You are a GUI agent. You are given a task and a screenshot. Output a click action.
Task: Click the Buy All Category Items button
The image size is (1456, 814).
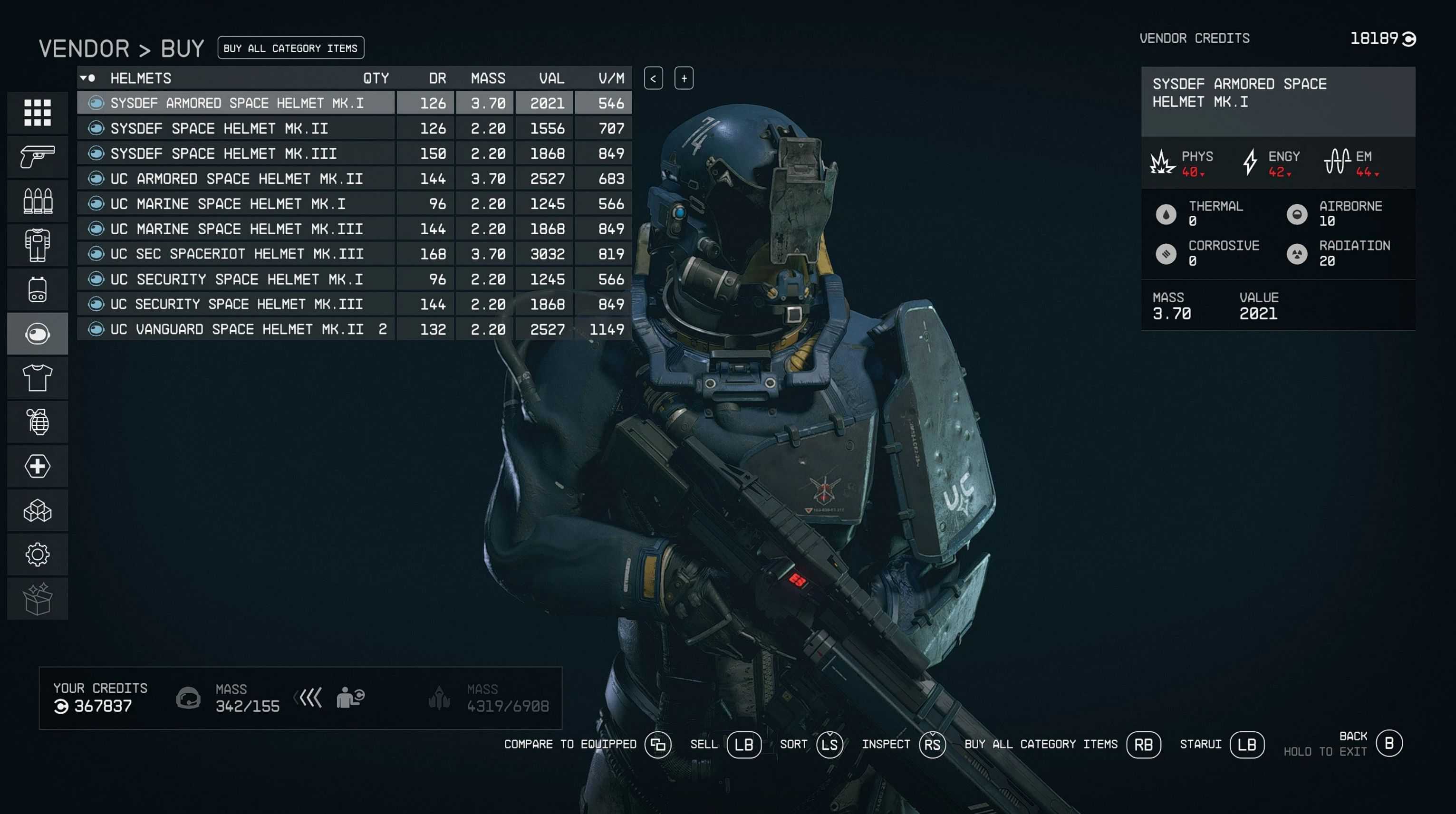click(x=290, y=48)
